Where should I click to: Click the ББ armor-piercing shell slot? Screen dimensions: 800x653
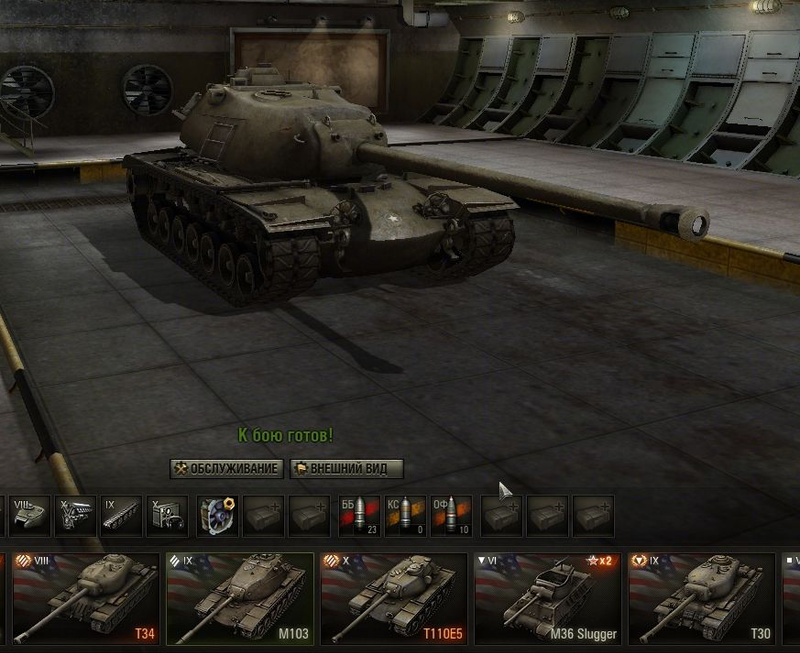point(357,516)
